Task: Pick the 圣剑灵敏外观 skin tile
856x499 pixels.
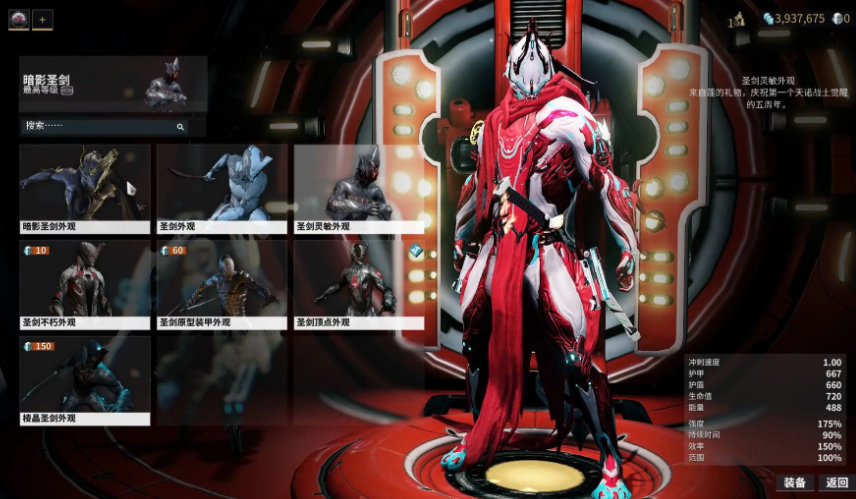Action: [x=357, y=188]
